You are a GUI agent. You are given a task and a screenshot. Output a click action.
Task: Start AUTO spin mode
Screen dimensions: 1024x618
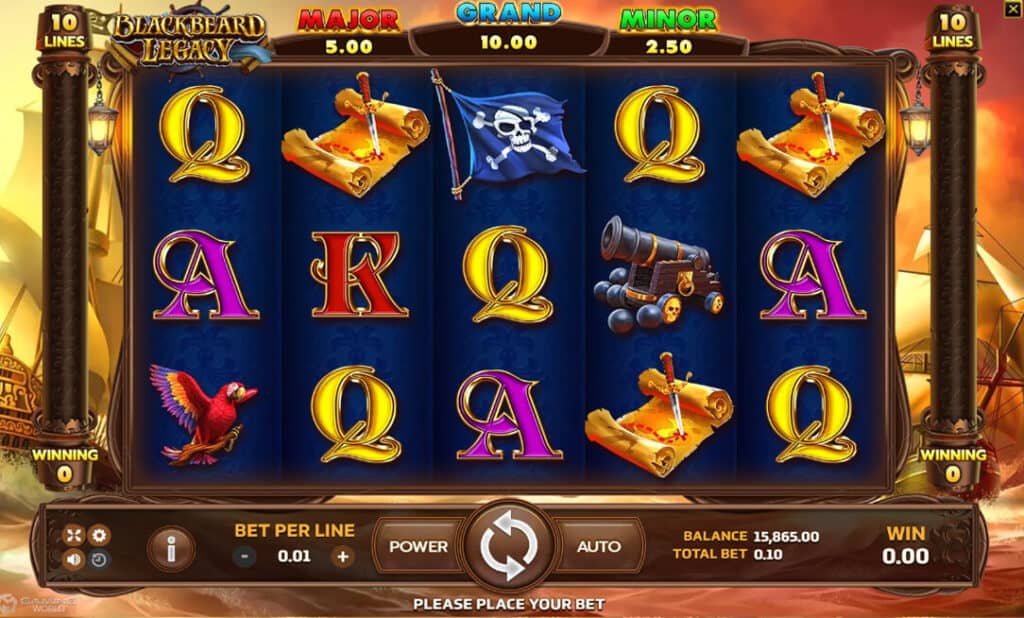coord(598,547)
